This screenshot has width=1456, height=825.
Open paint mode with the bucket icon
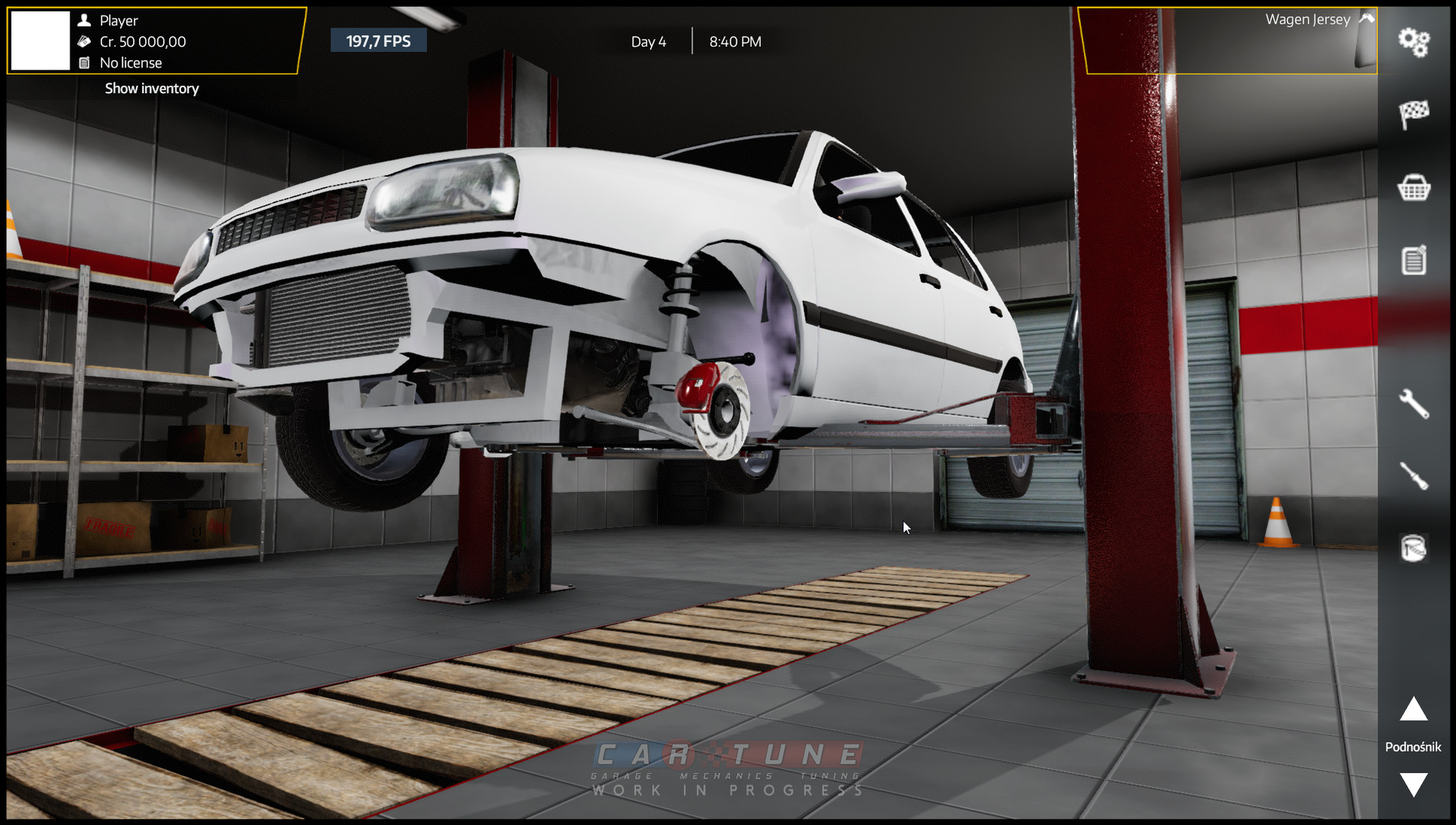[x=1412, y=548]
